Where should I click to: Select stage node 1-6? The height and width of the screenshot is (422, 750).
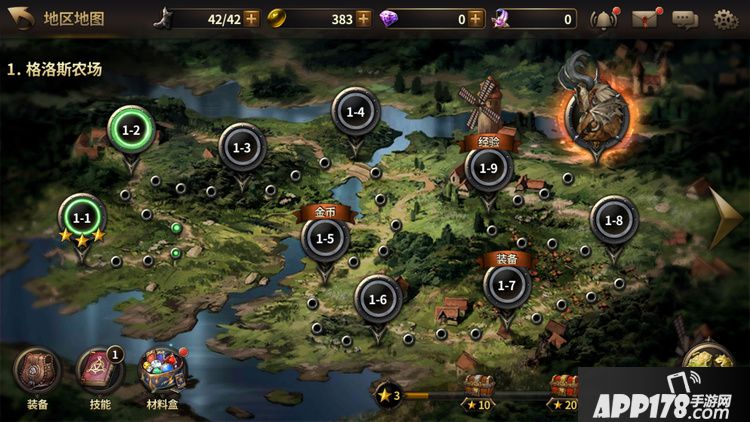tap(378, 299)
